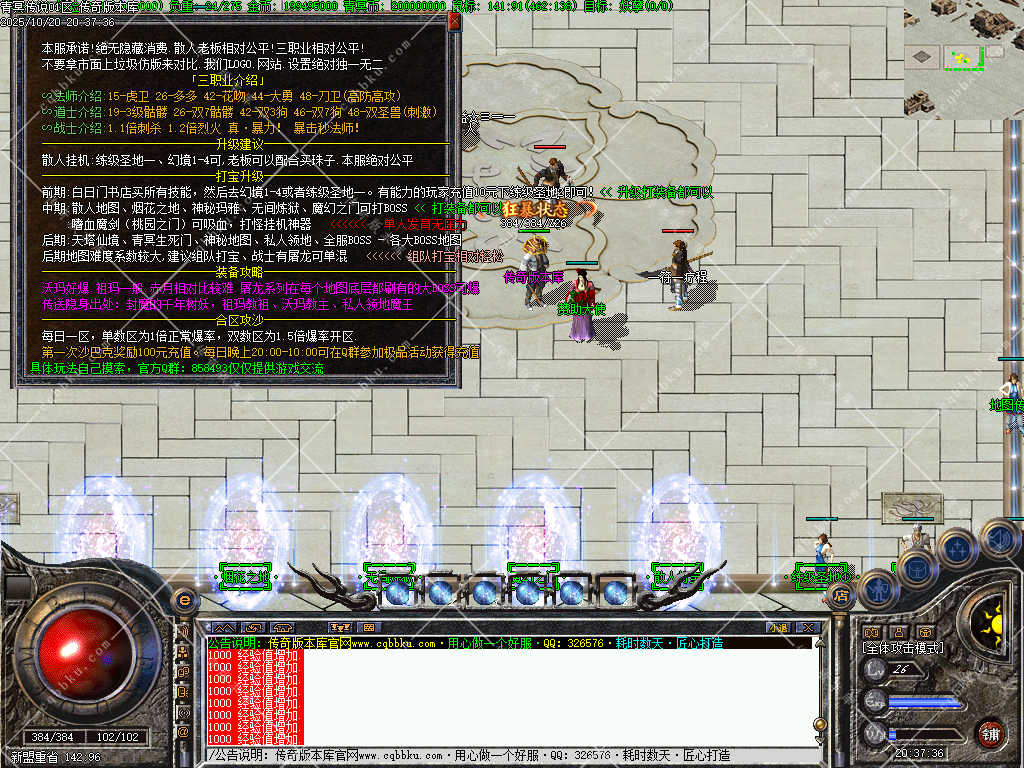Open the minimap in the corner

point(963,58)
